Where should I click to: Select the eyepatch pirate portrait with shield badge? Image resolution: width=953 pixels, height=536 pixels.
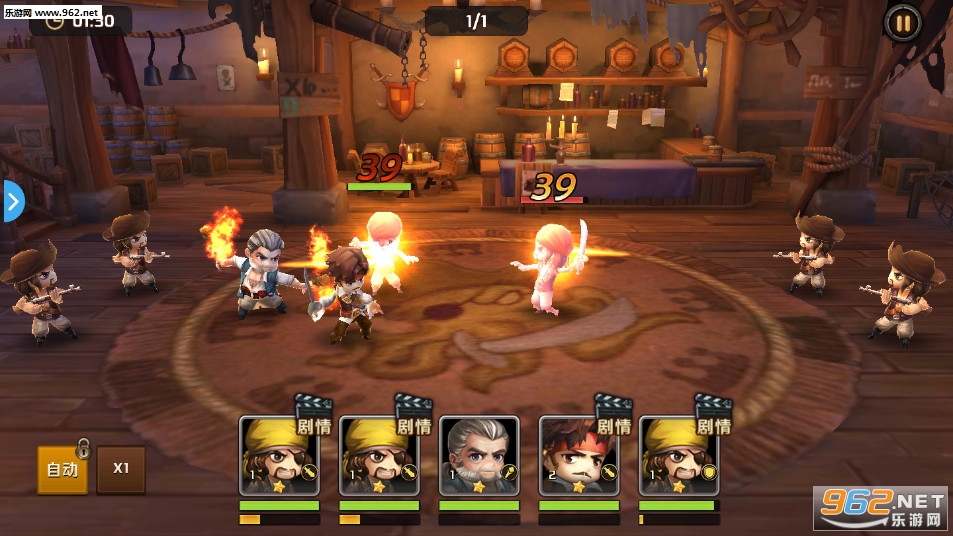click(x=679, y=456)
